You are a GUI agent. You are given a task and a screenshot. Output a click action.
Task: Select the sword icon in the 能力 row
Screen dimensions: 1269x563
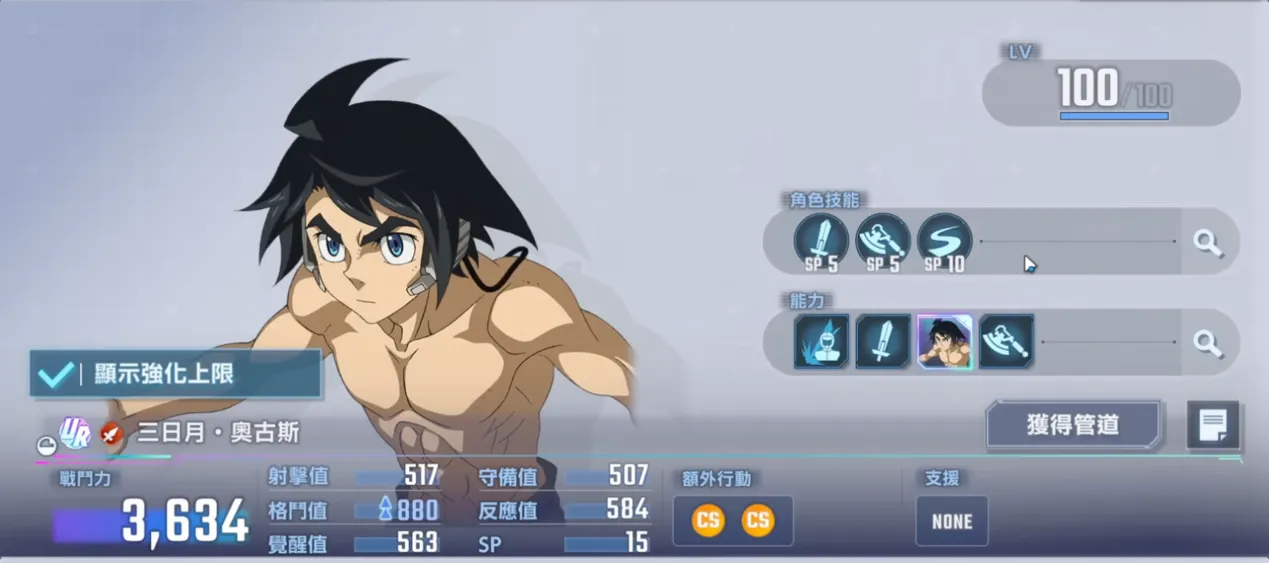tap(883, 342)
